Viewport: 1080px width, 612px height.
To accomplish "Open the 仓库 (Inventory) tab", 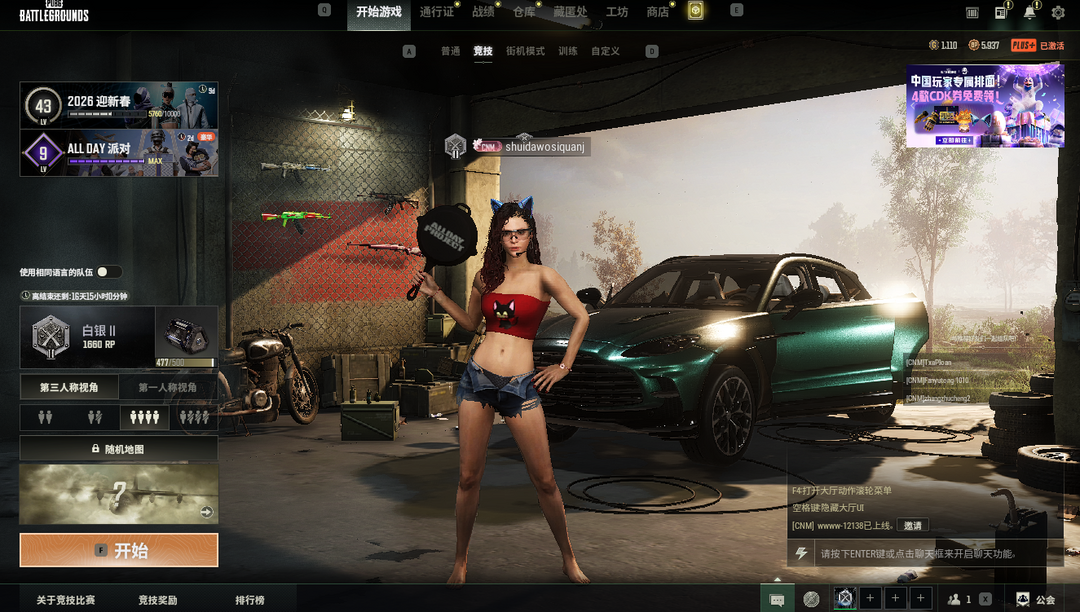I will 524,12.
